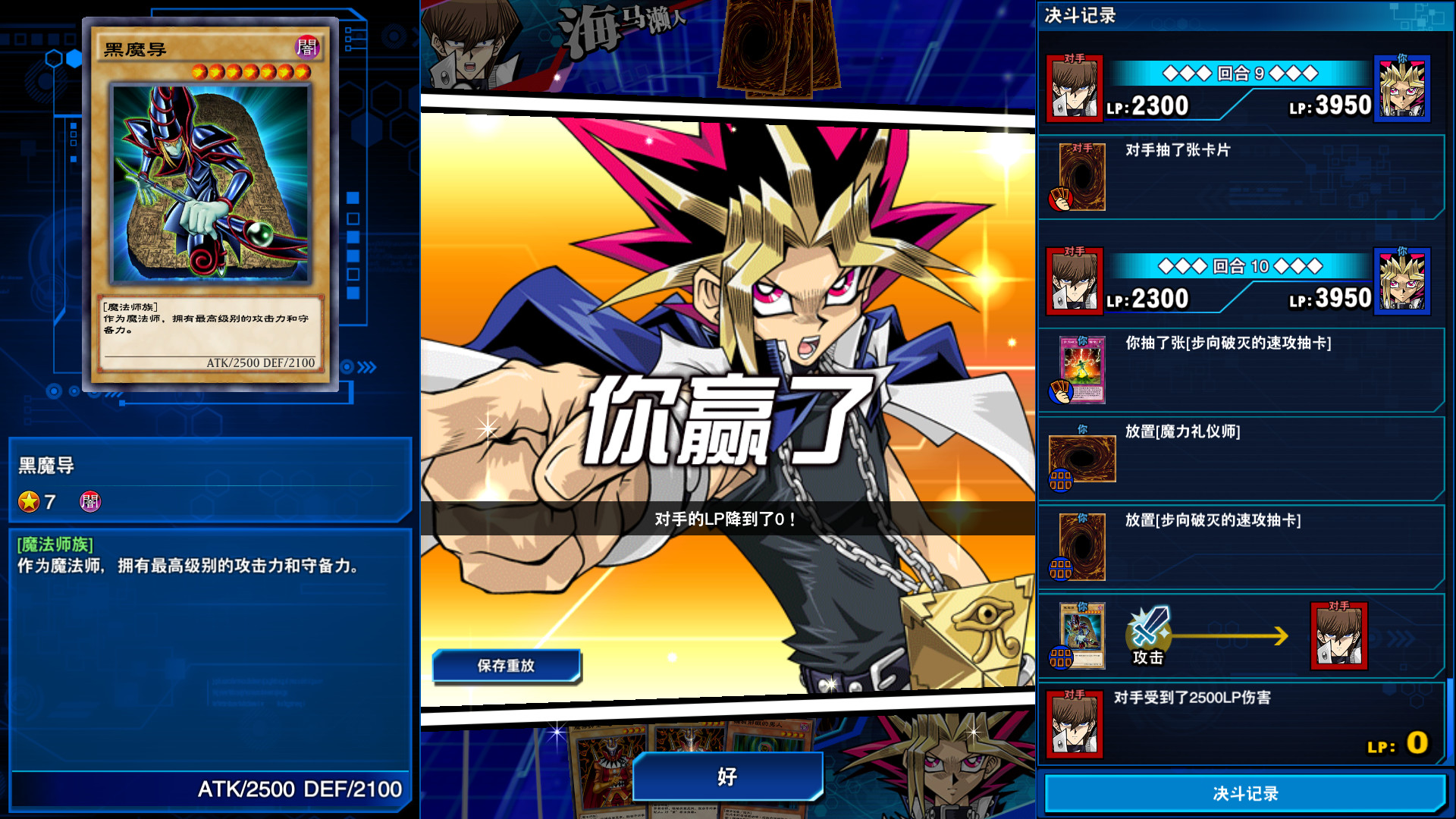The image size is (1456, 819).
Task: Click Yugi's avatar in the 回合 10 header
Action: 1402,281
